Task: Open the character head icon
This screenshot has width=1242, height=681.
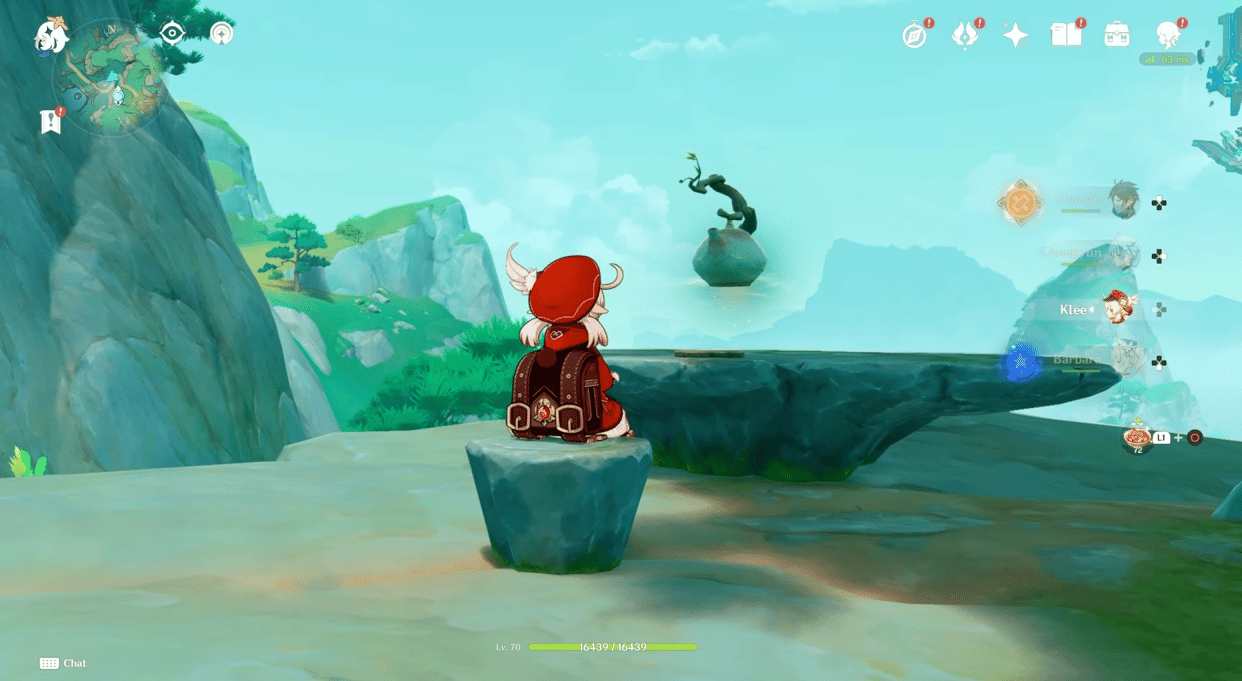Action: coord(1168,35)
